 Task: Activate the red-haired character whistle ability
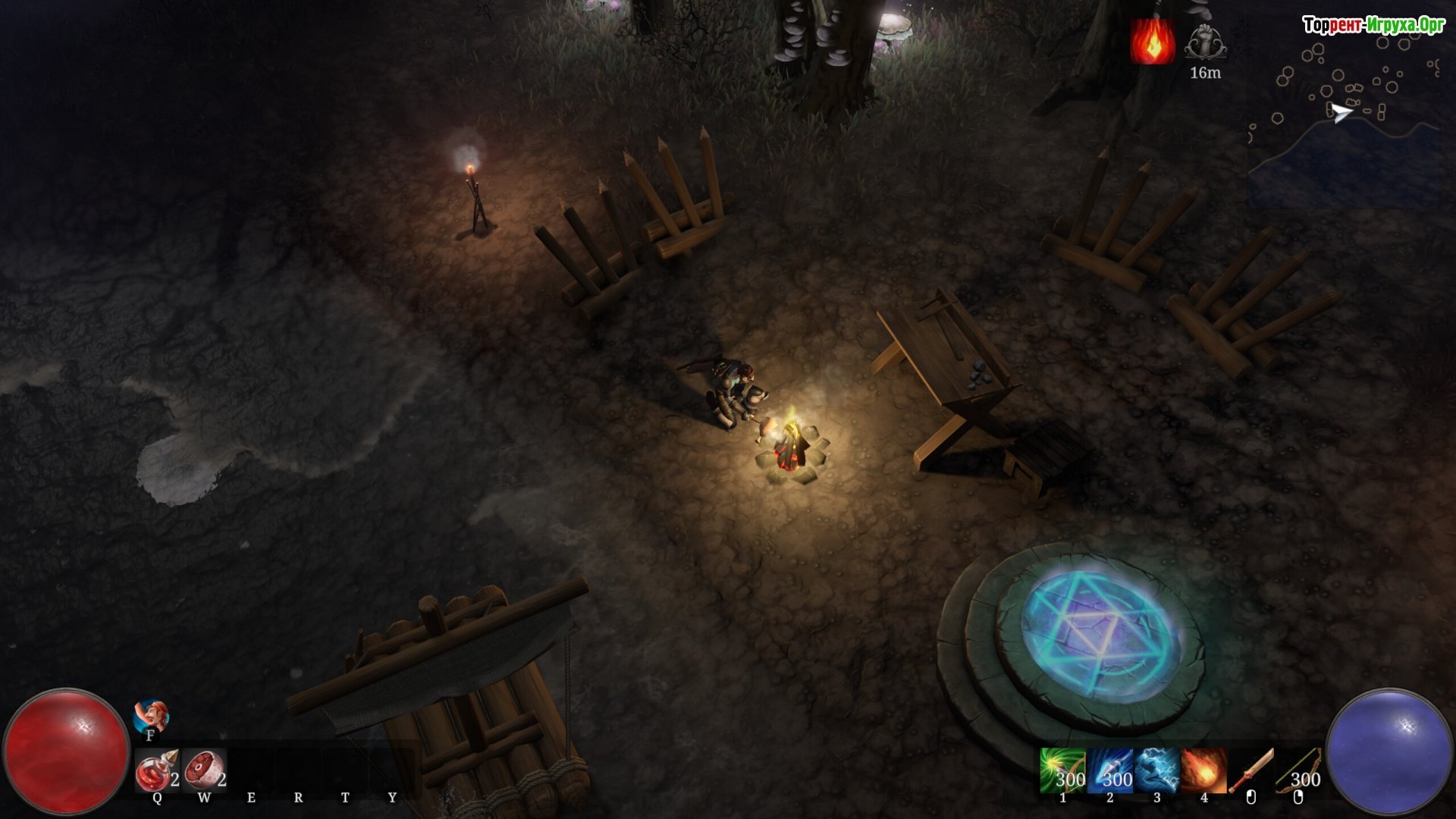coord(151,717)
